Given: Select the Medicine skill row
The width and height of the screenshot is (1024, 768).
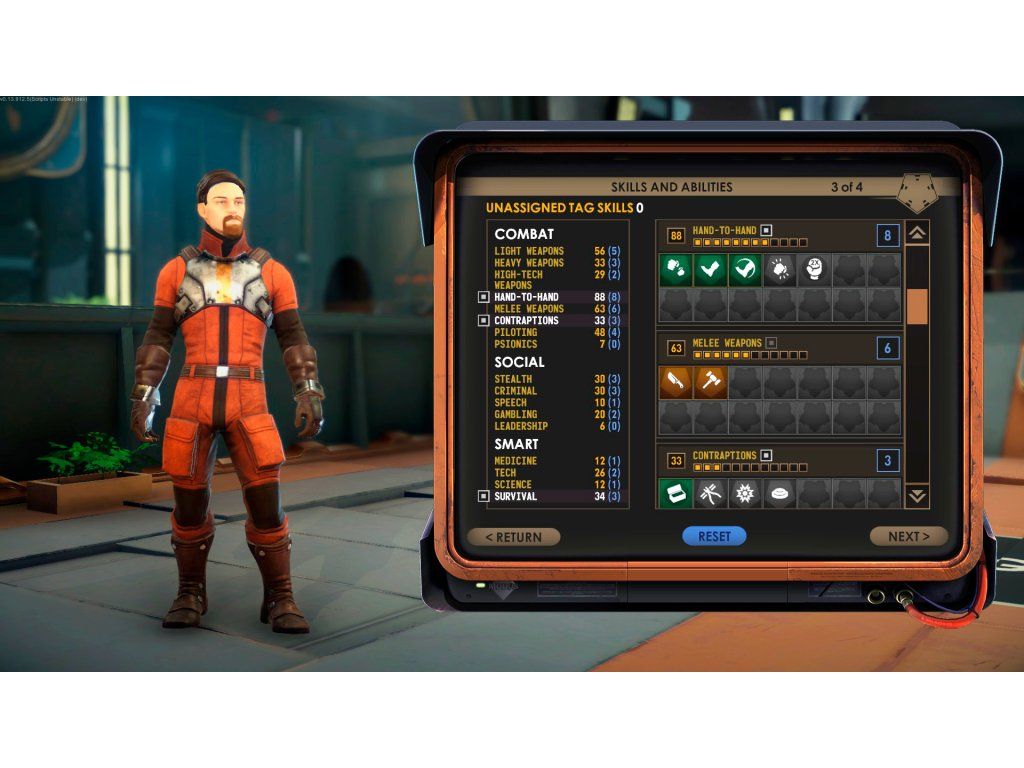Looking at the screenshot, I should point(516,461).
